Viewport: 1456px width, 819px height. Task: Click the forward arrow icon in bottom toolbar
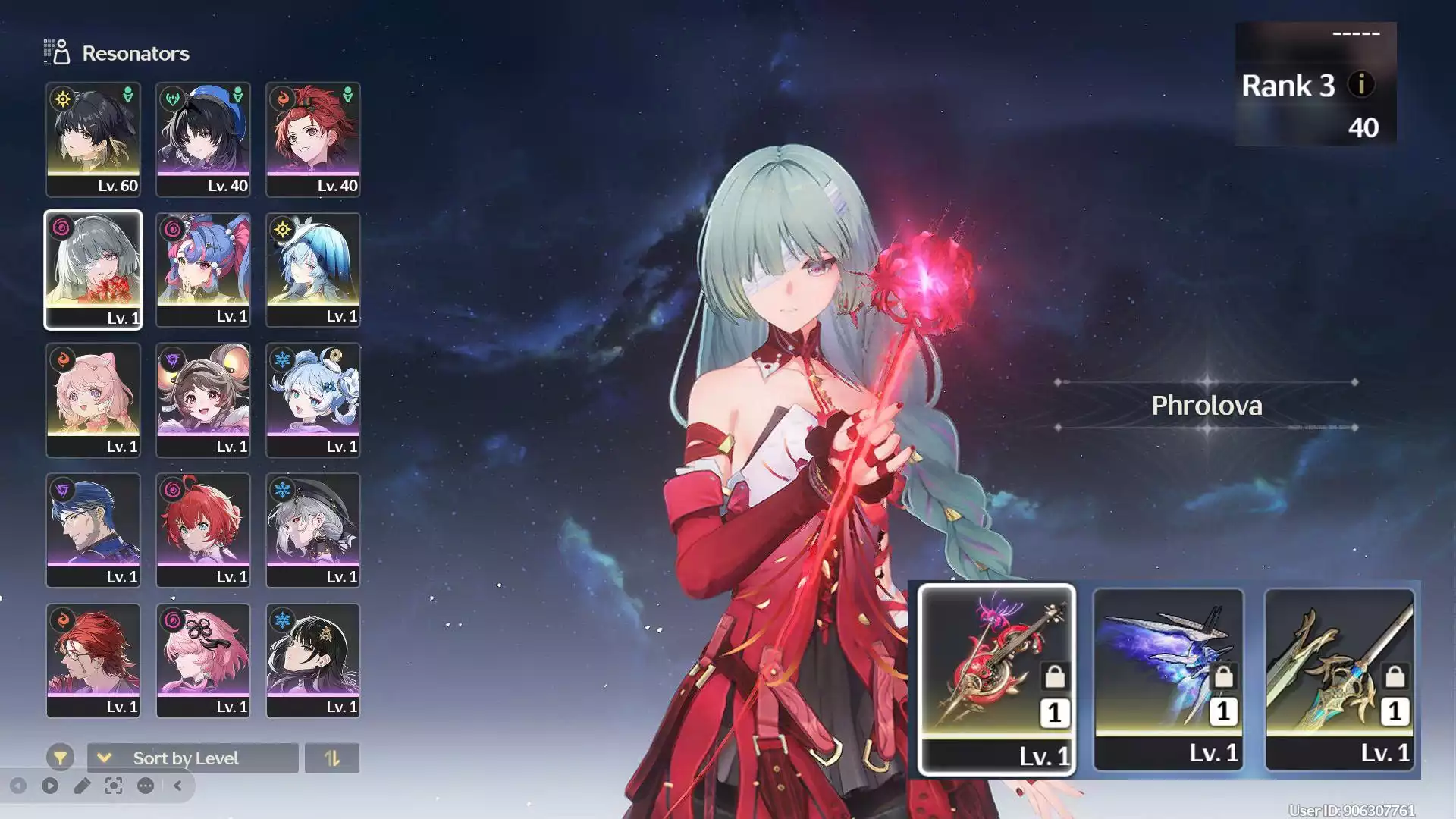tap(49, 786)
